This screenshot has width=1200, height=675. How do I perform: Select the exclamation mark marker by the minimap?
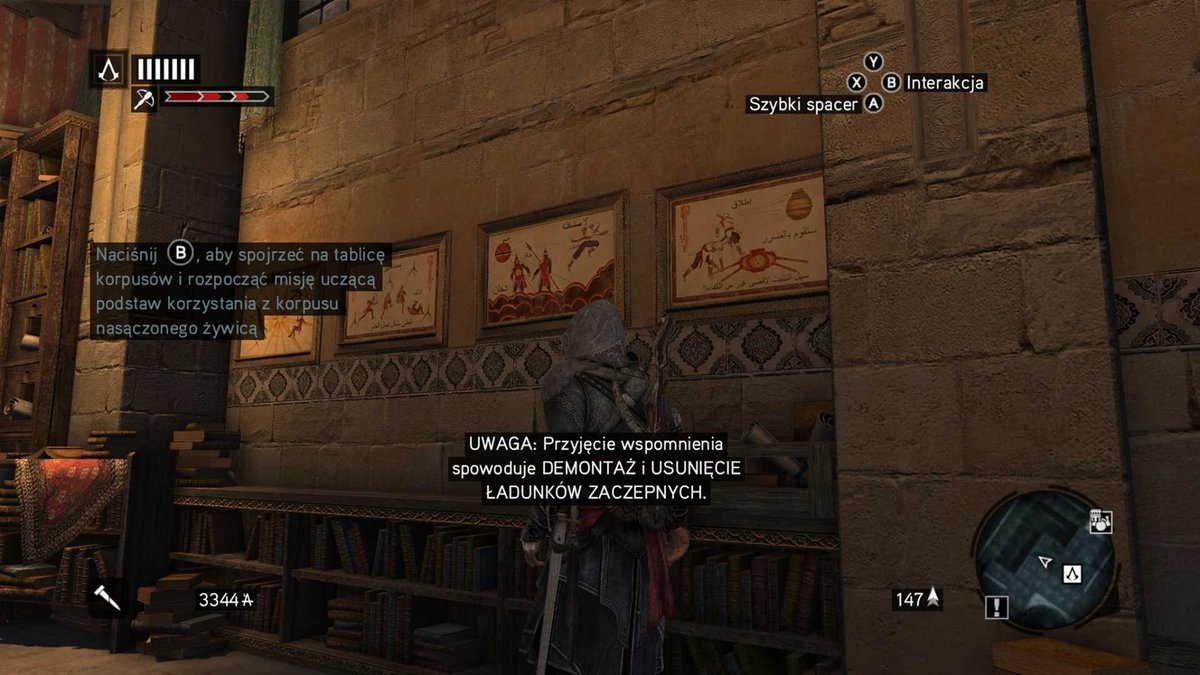[996, 606]
